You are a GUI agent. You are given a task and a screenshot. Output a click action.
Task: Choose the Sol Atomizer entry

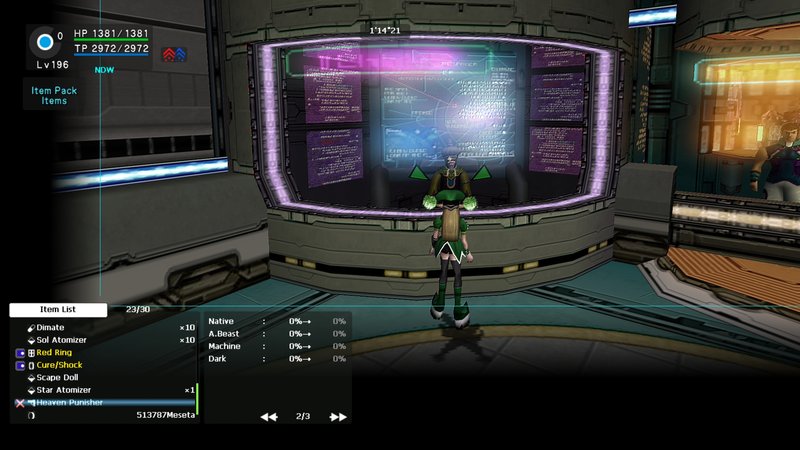[x=63, y=340]
